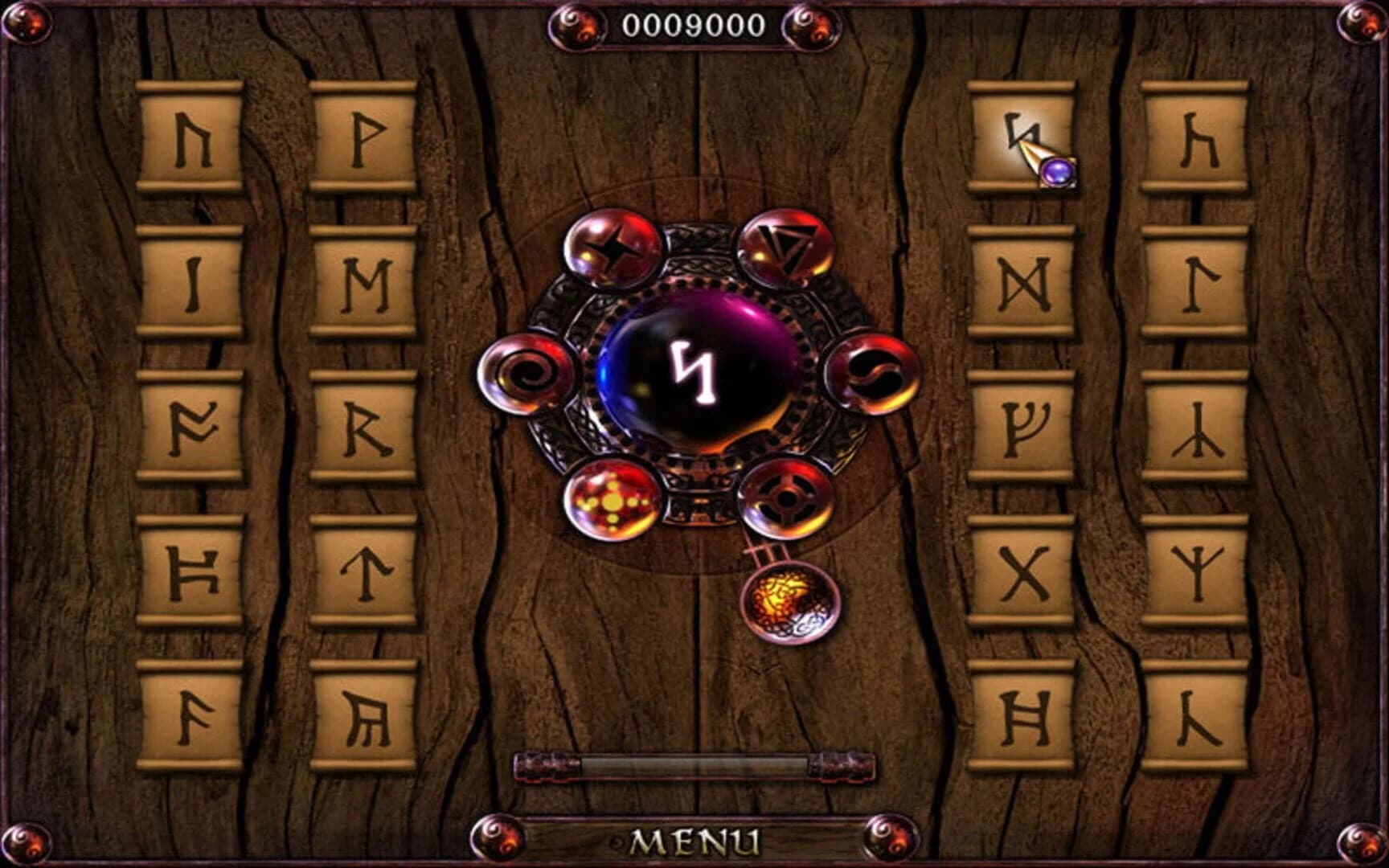Click the red spiral ornament in the top-left corner
Image resolution: width=1389 pixels, height=868 pixels.
tap(26, 24)
